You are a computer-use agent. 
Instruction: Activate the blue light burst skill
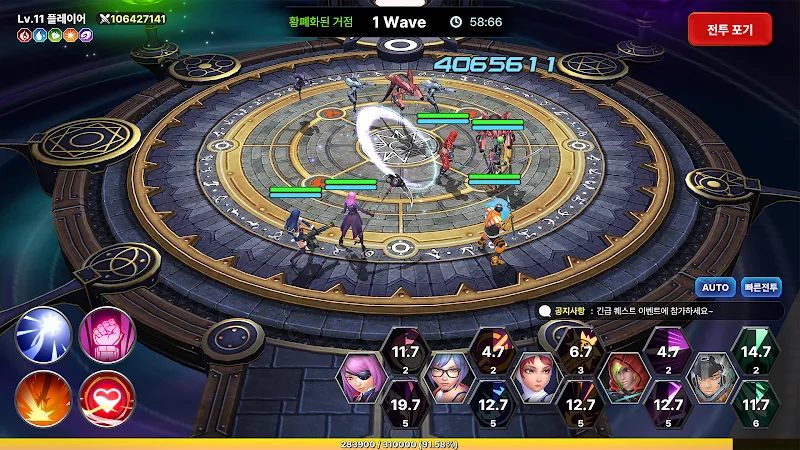(43, 334)
